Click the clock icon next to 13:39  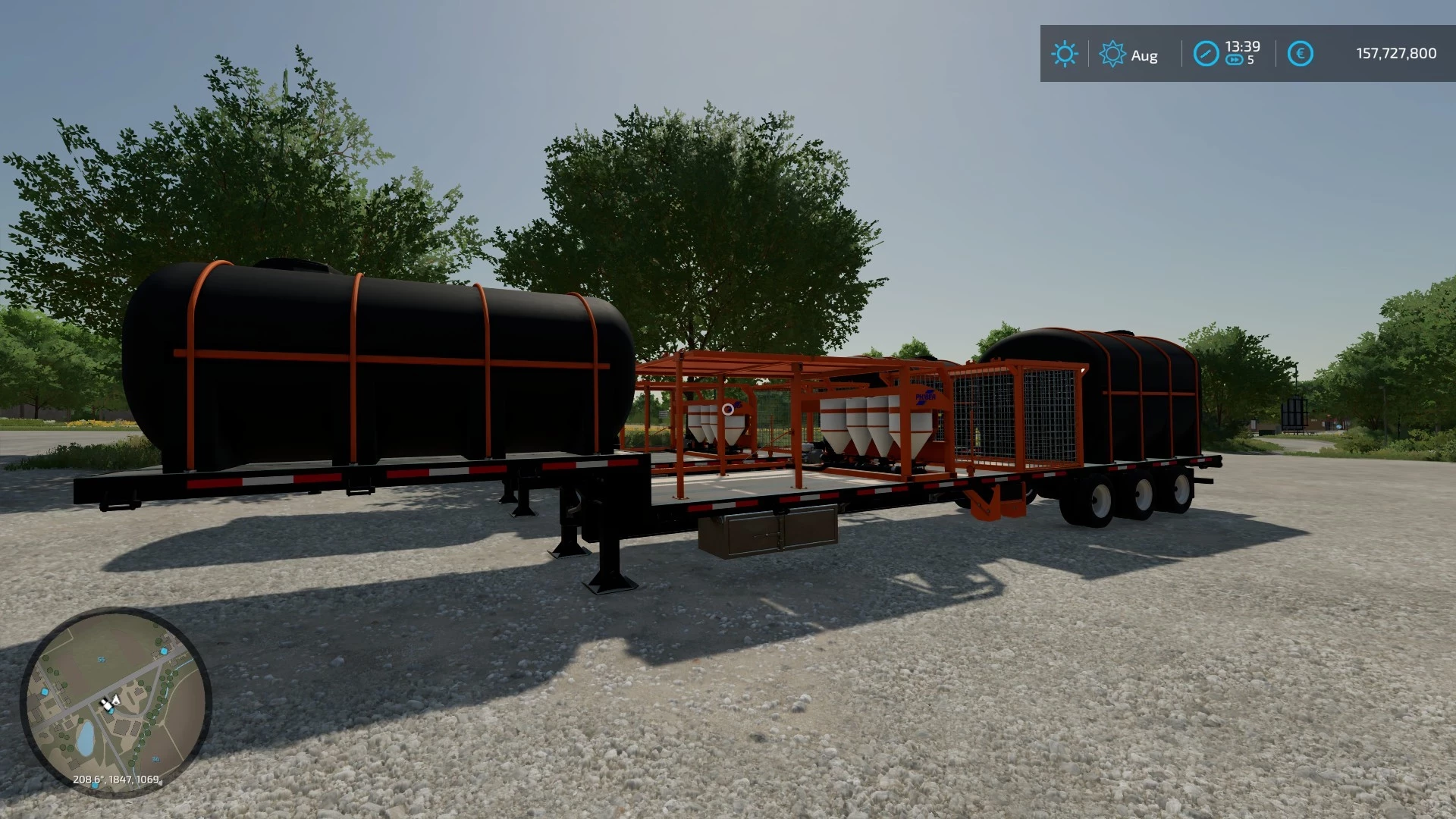[x=1207, y=52]
